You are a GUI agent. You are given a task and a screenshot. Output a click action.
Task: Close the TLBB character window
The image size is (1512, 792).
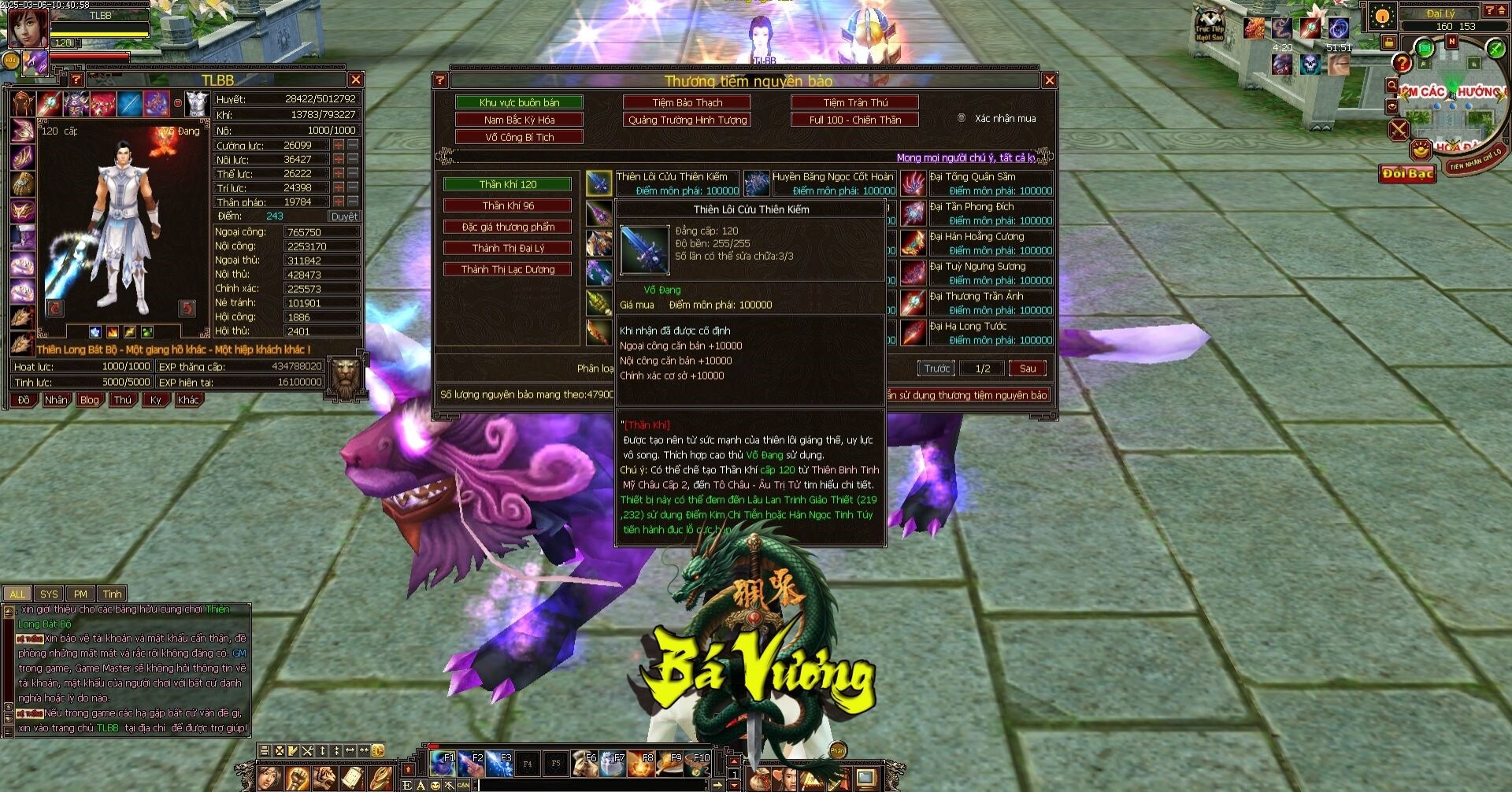pos(356,80)
